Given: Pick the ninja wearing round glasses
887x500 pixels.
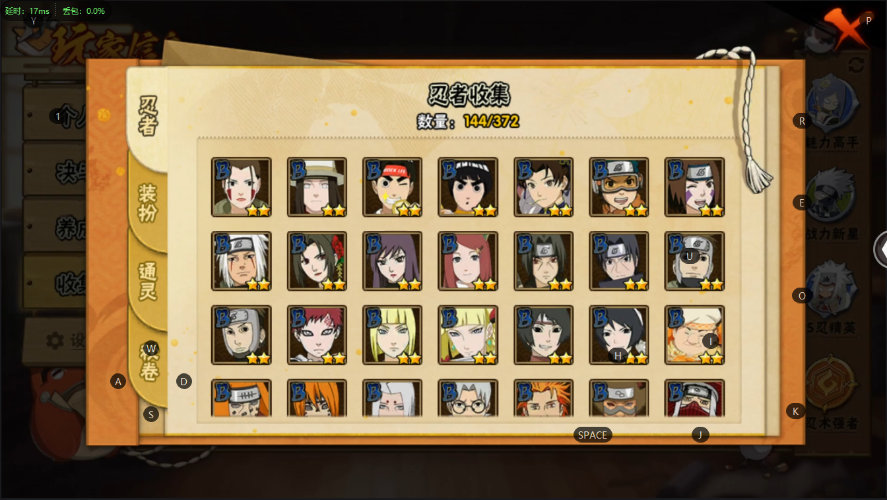Looking at the screenshot, I should pos(468,399).
